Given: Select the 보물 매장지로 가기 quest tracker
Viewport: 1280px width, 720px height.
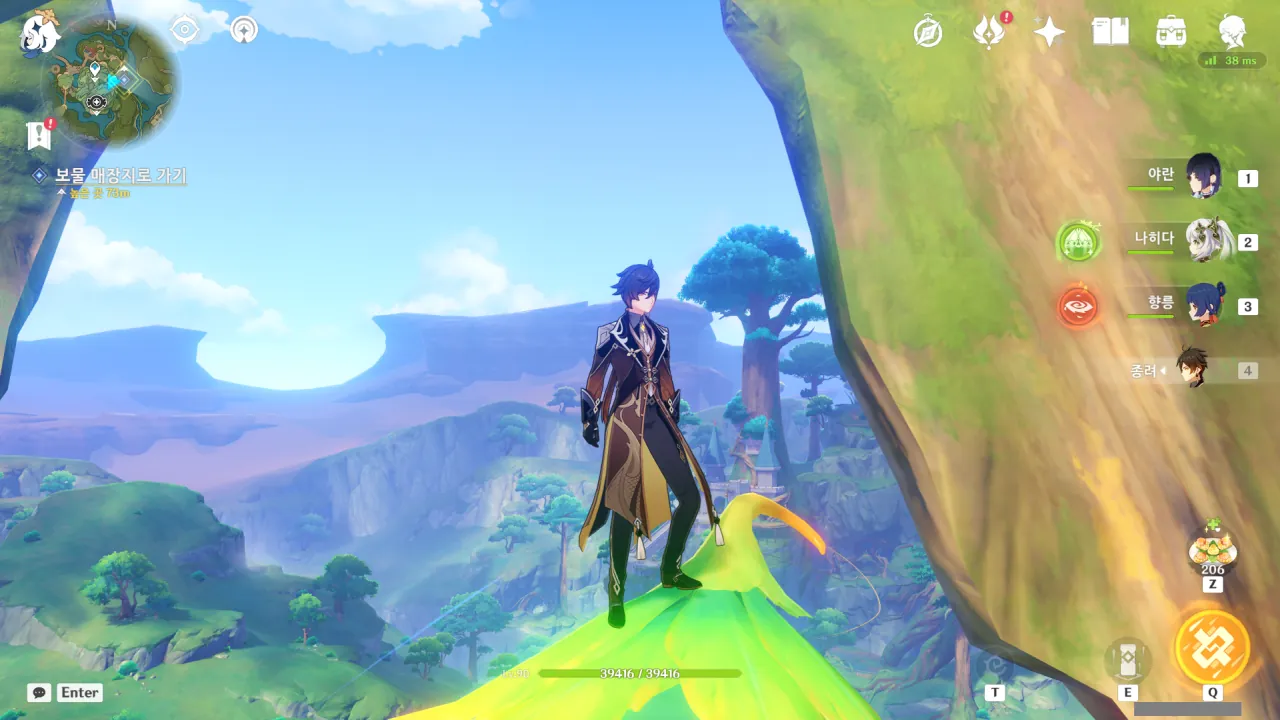Looking at the screenshot, I should (x=120, y=176).
